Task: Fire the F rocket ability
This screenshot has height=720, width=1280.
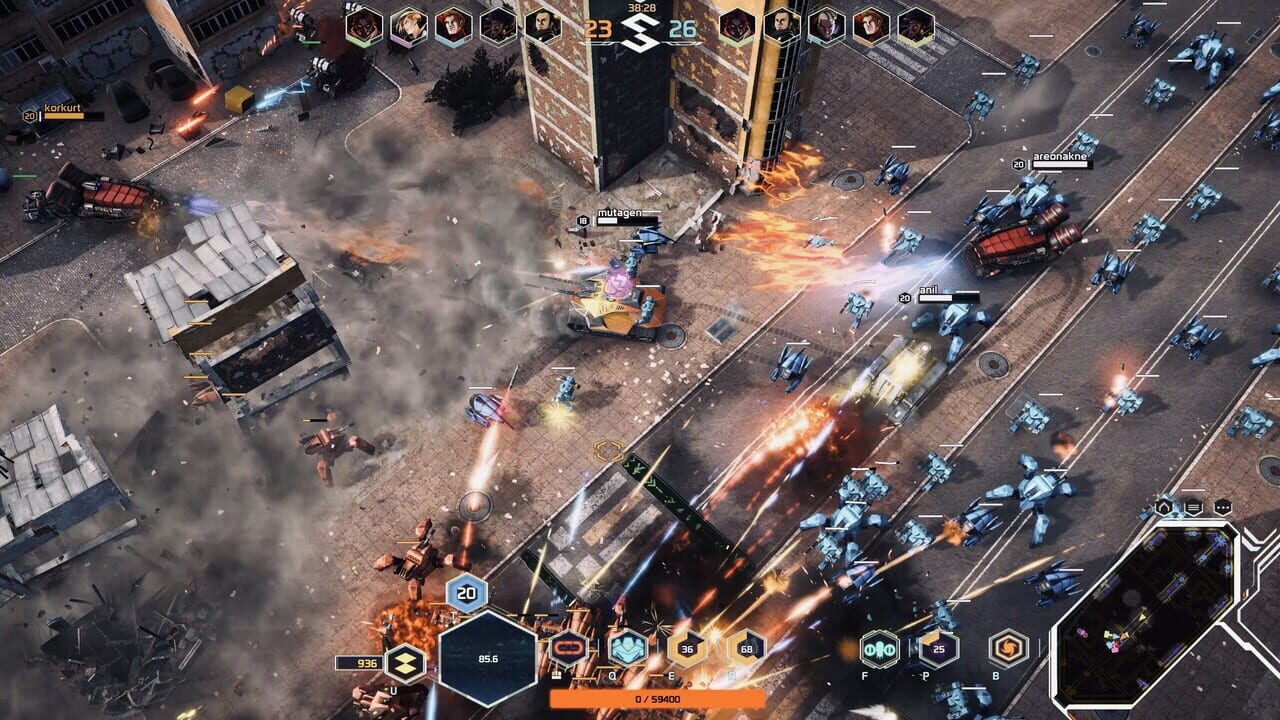Action: pos(879,649)
